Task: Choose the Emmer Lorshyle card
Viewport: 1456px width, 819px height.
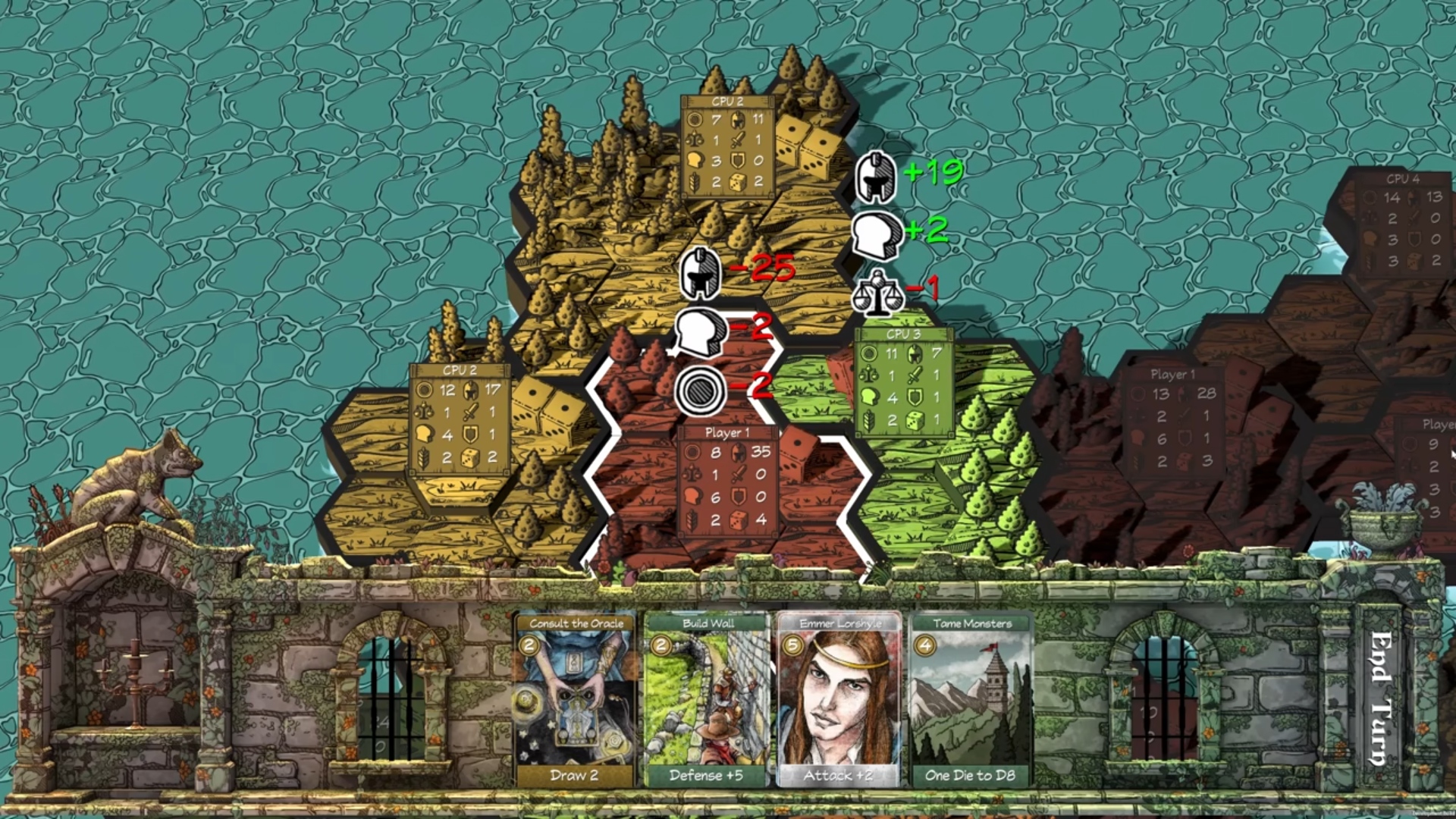Action: [x=839, y=700]
